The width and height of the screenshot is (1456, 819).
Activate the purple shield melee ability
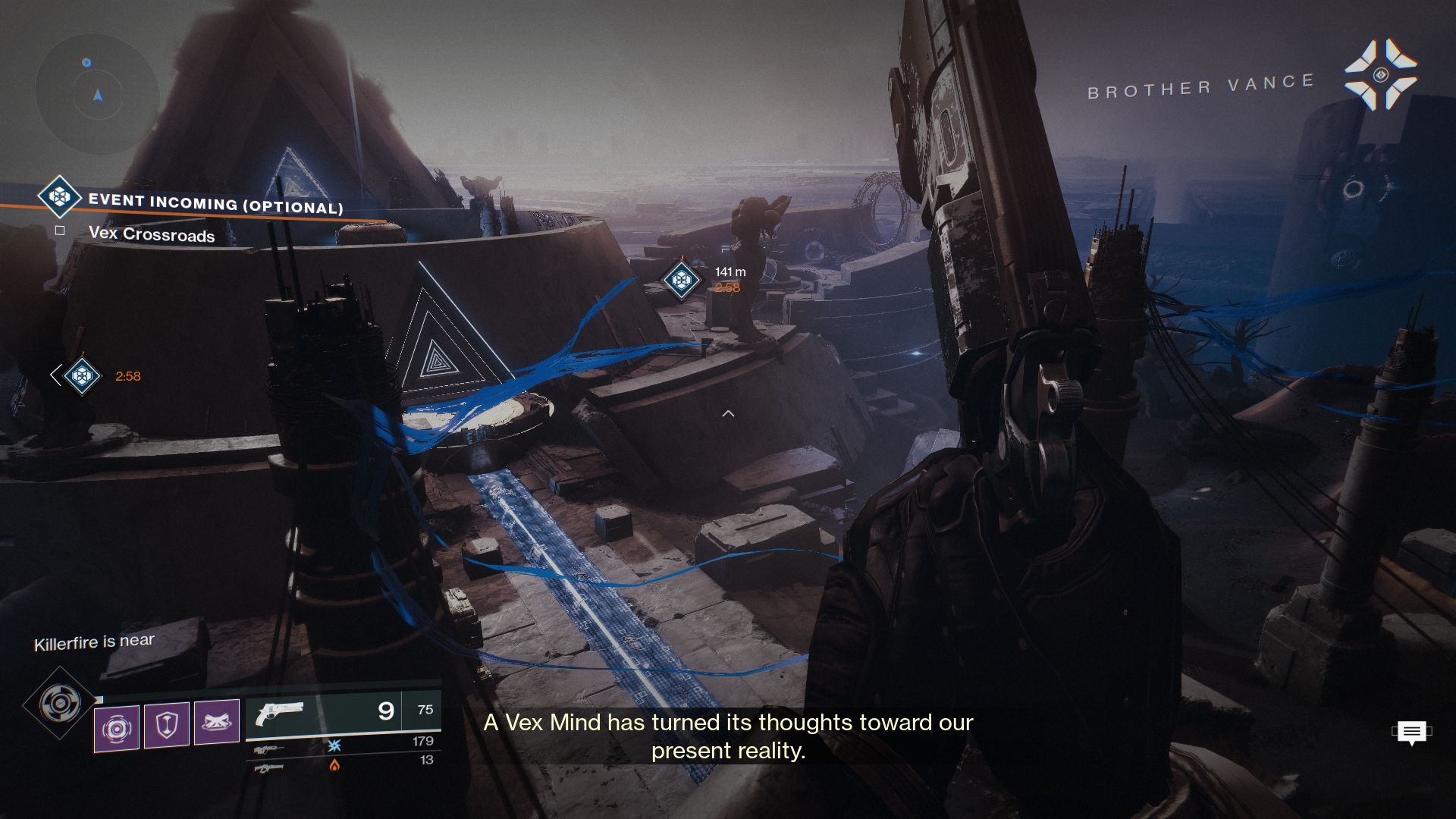coord(167,725)
